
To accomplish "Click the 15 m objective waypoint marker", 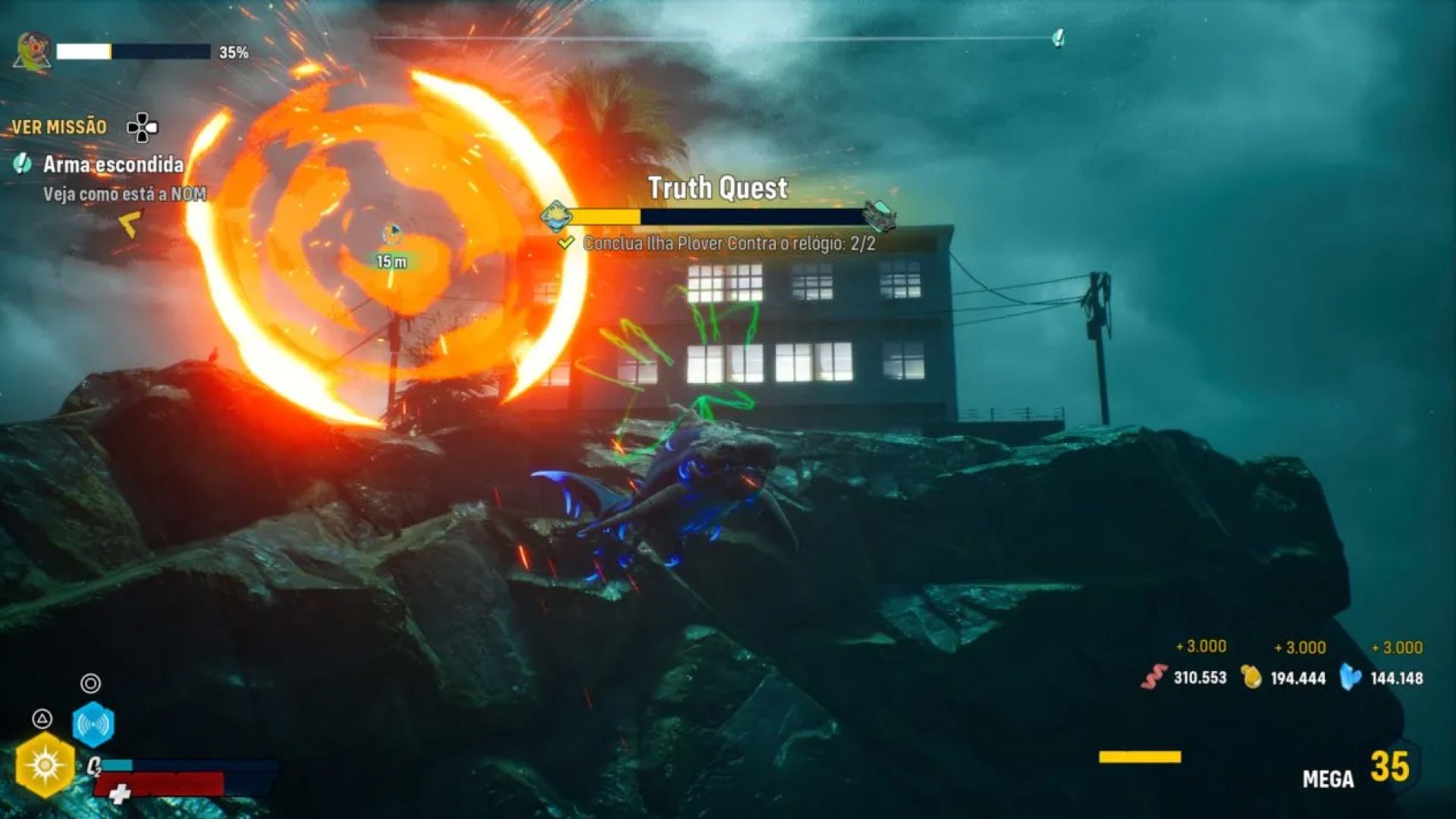I will 391,234.
